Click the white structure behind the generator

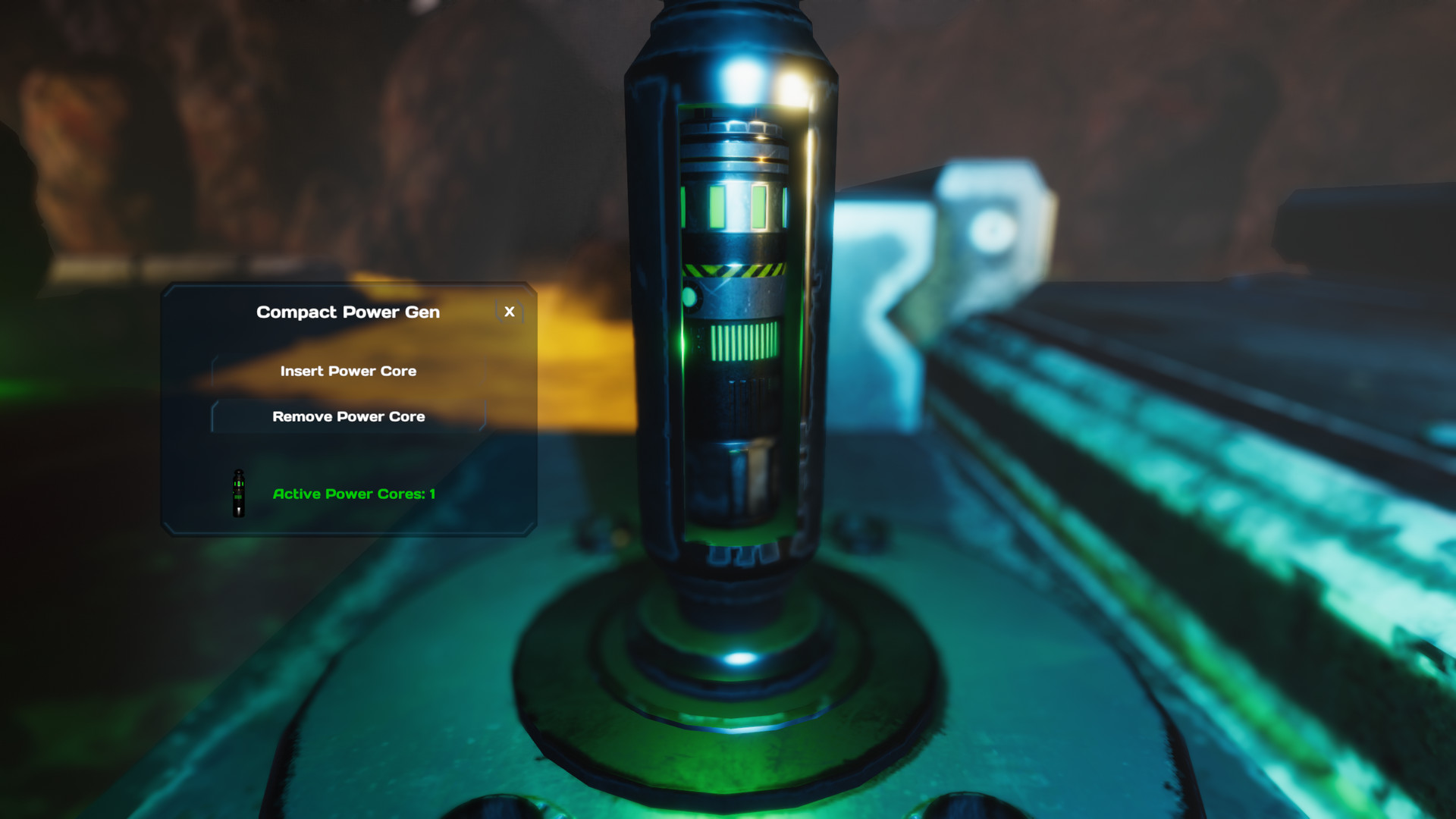point(986,227)
